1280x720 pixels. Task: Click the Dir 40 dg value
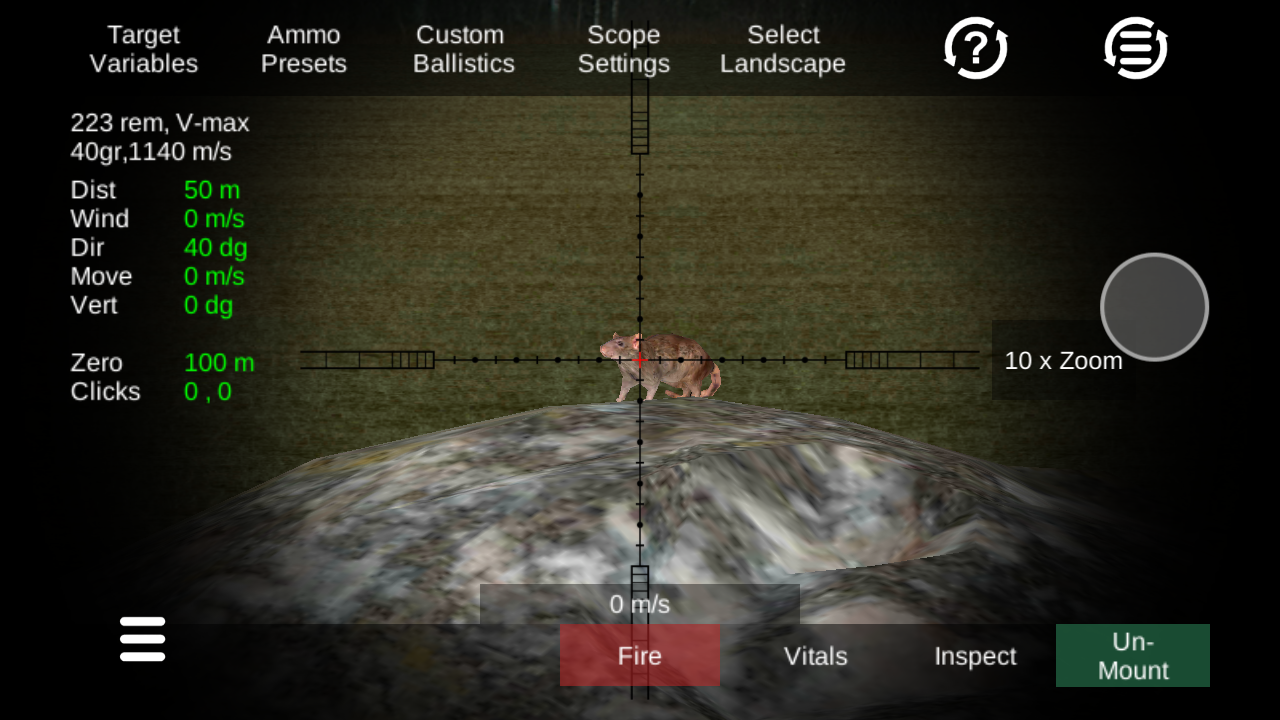218,248
